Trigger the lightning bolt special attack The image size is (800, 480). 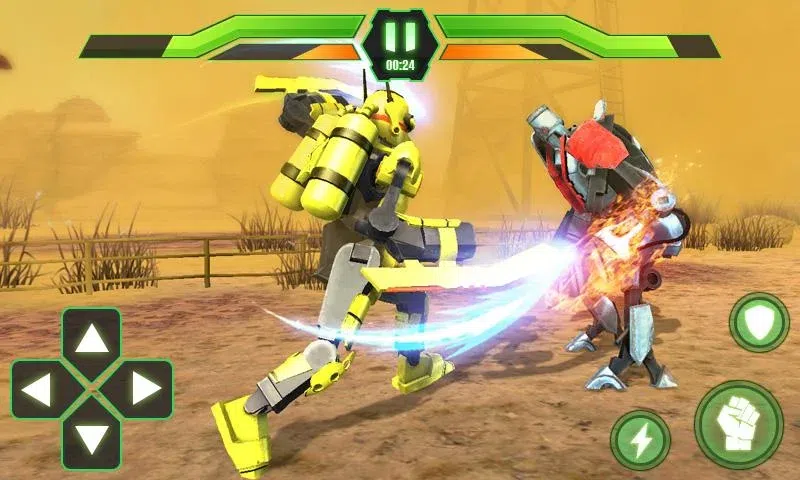coord(640,439)
